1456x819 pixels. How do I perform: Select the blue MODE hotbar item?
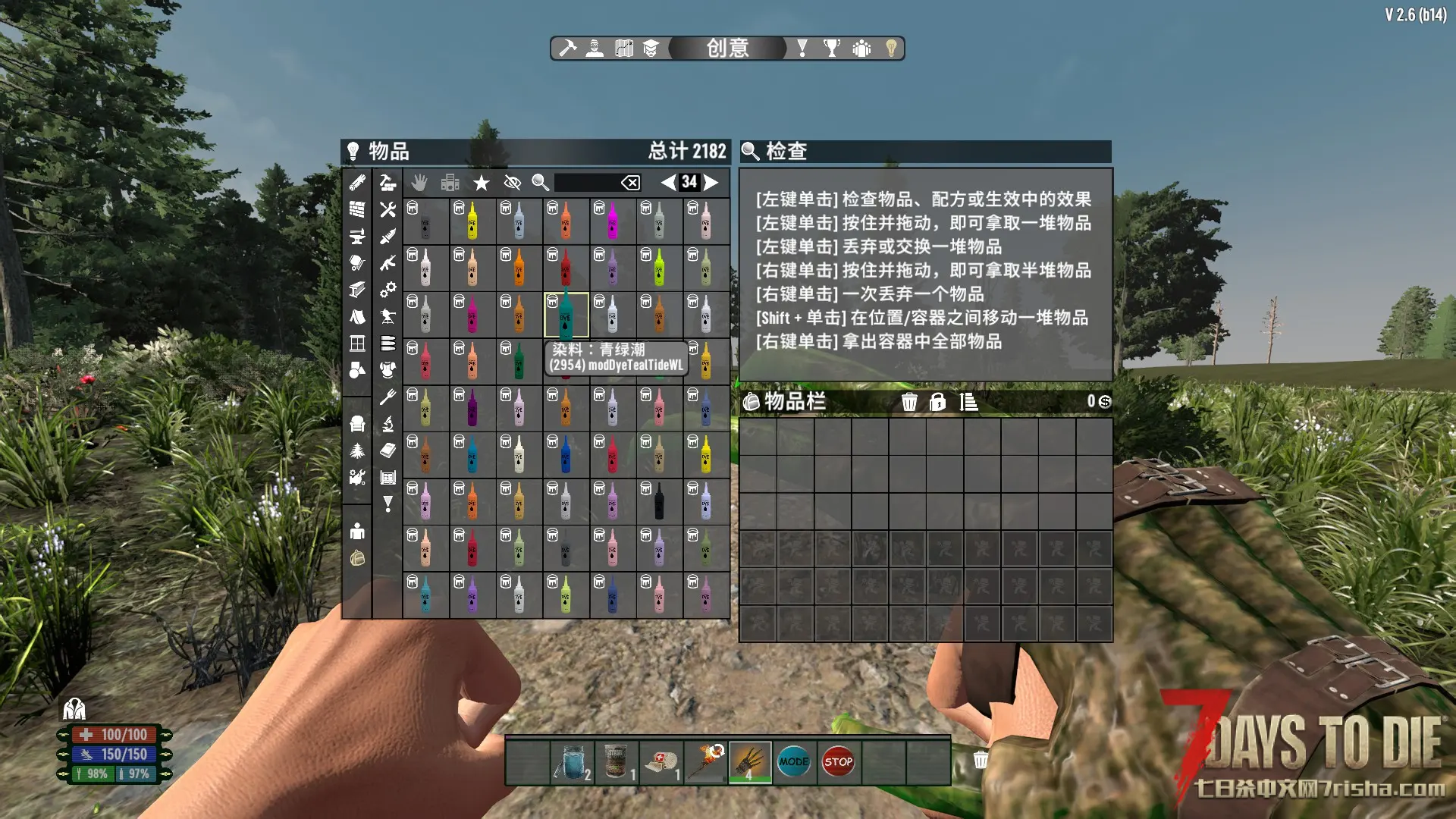(794, 762)
